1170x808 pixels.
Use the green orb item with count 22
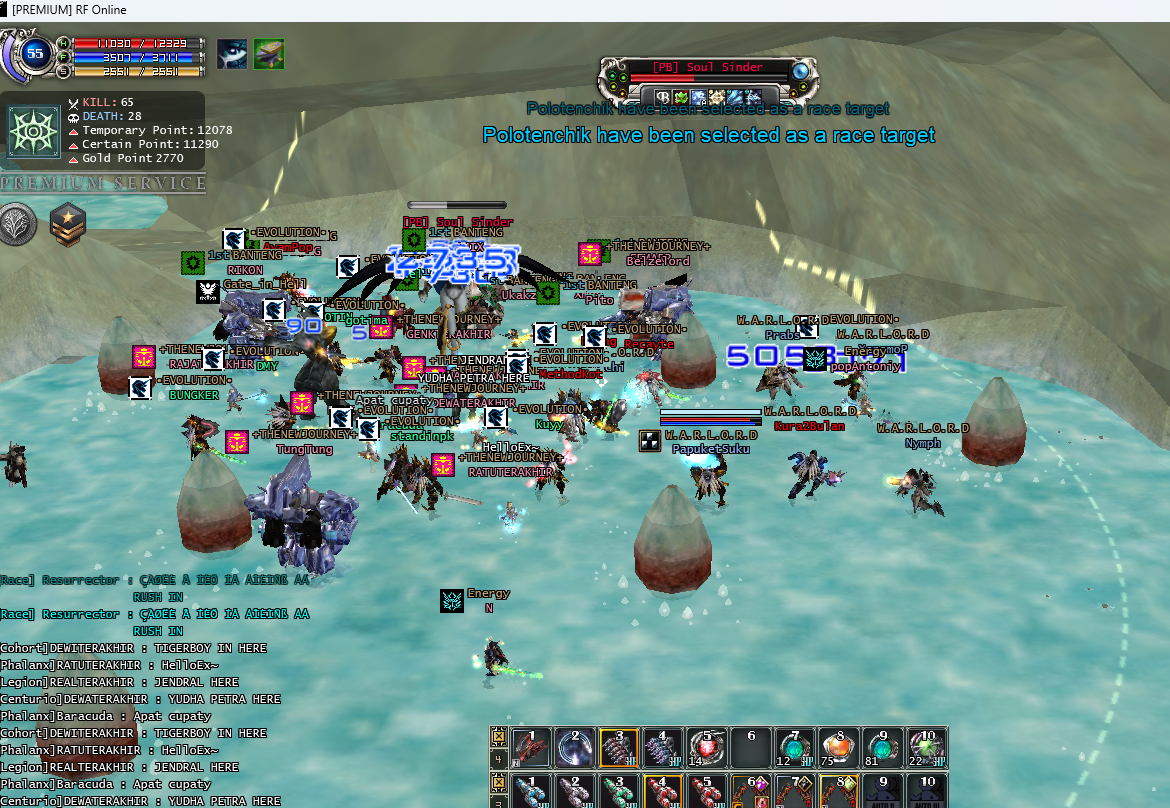pyautogui.click(x=926, y=747)
